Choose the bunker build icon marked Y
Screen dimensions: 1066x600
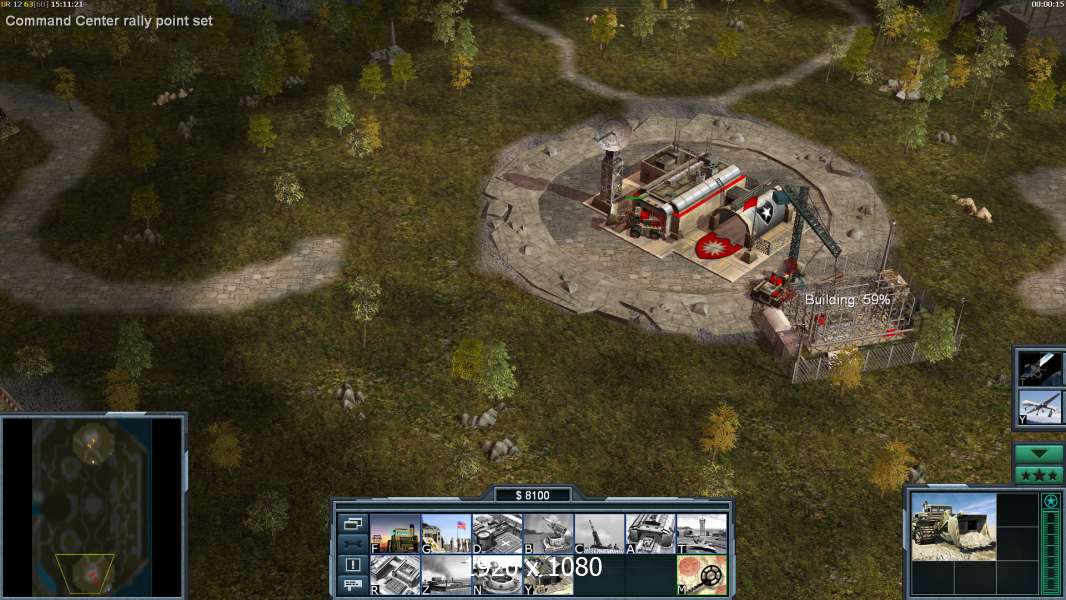point(548,575)
